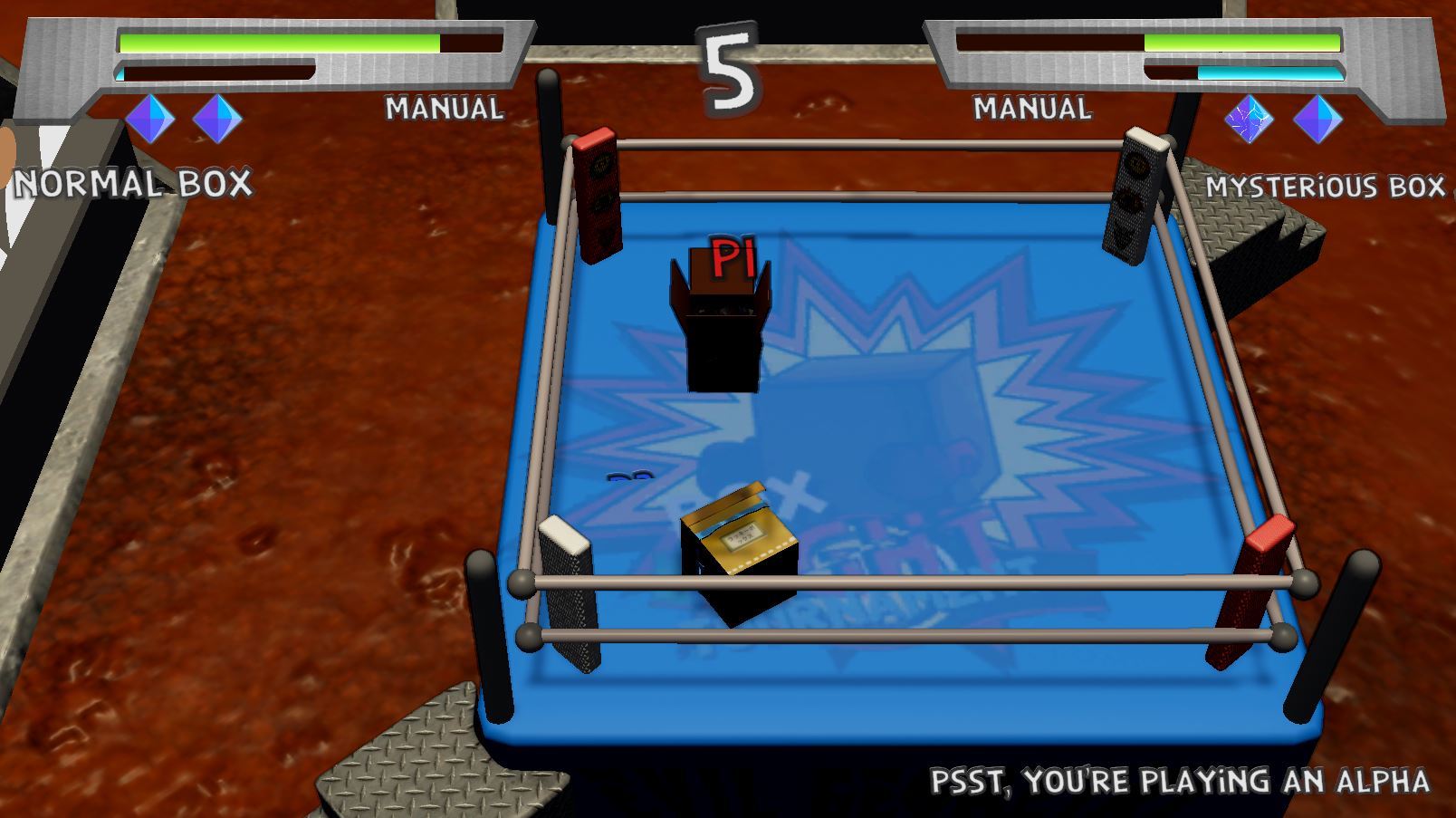Toggle the right fighter's MANUAL control mode
Image resolution: width=1456 pixels, height=818 pixels.
tap(1030, 109)
